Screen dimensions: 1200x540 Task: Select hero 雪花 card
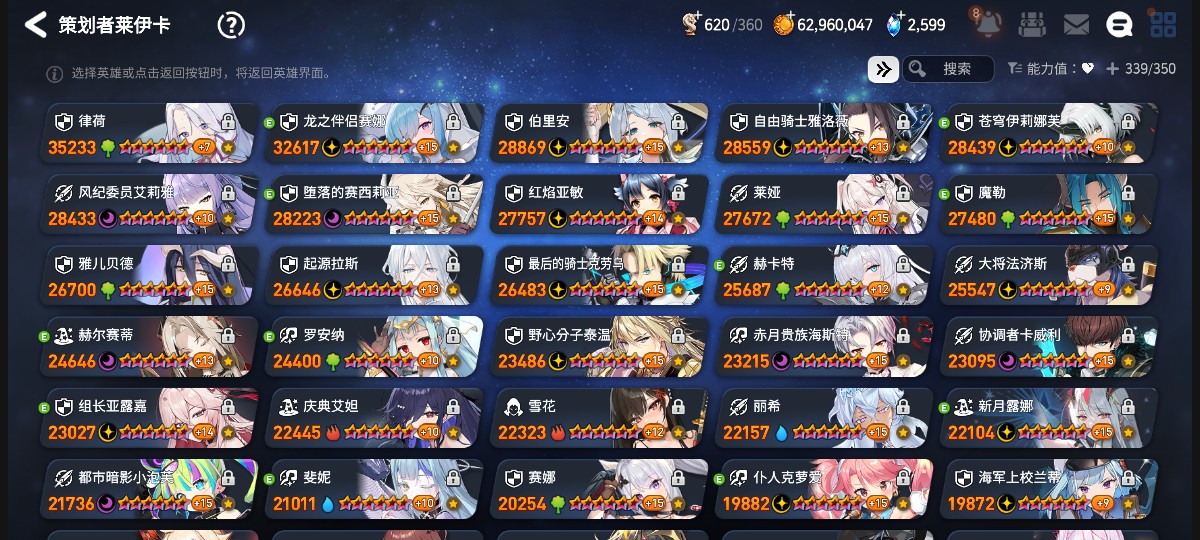coord(598,417)
